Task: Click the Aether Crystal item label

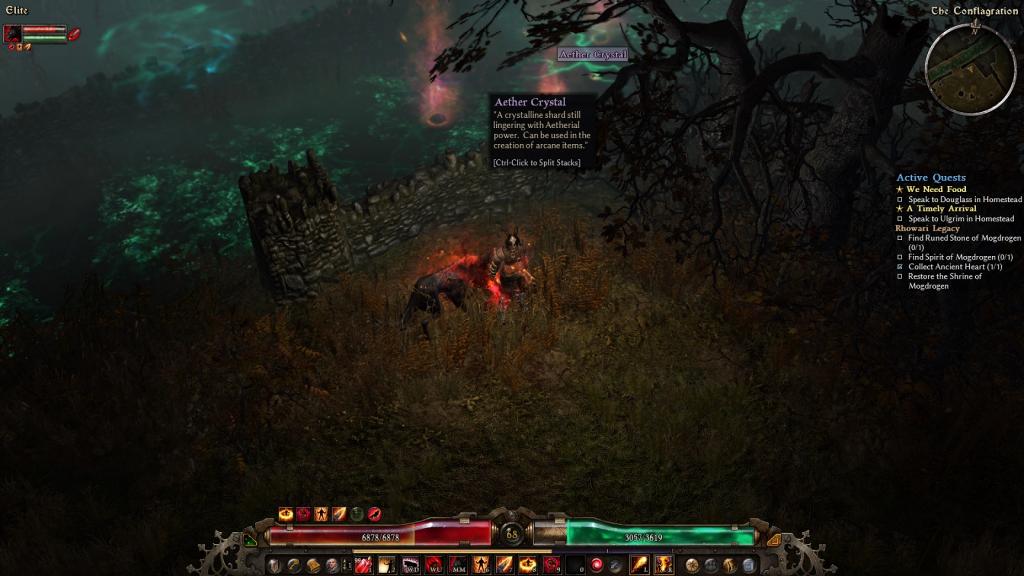Action: tap(592, 54)
